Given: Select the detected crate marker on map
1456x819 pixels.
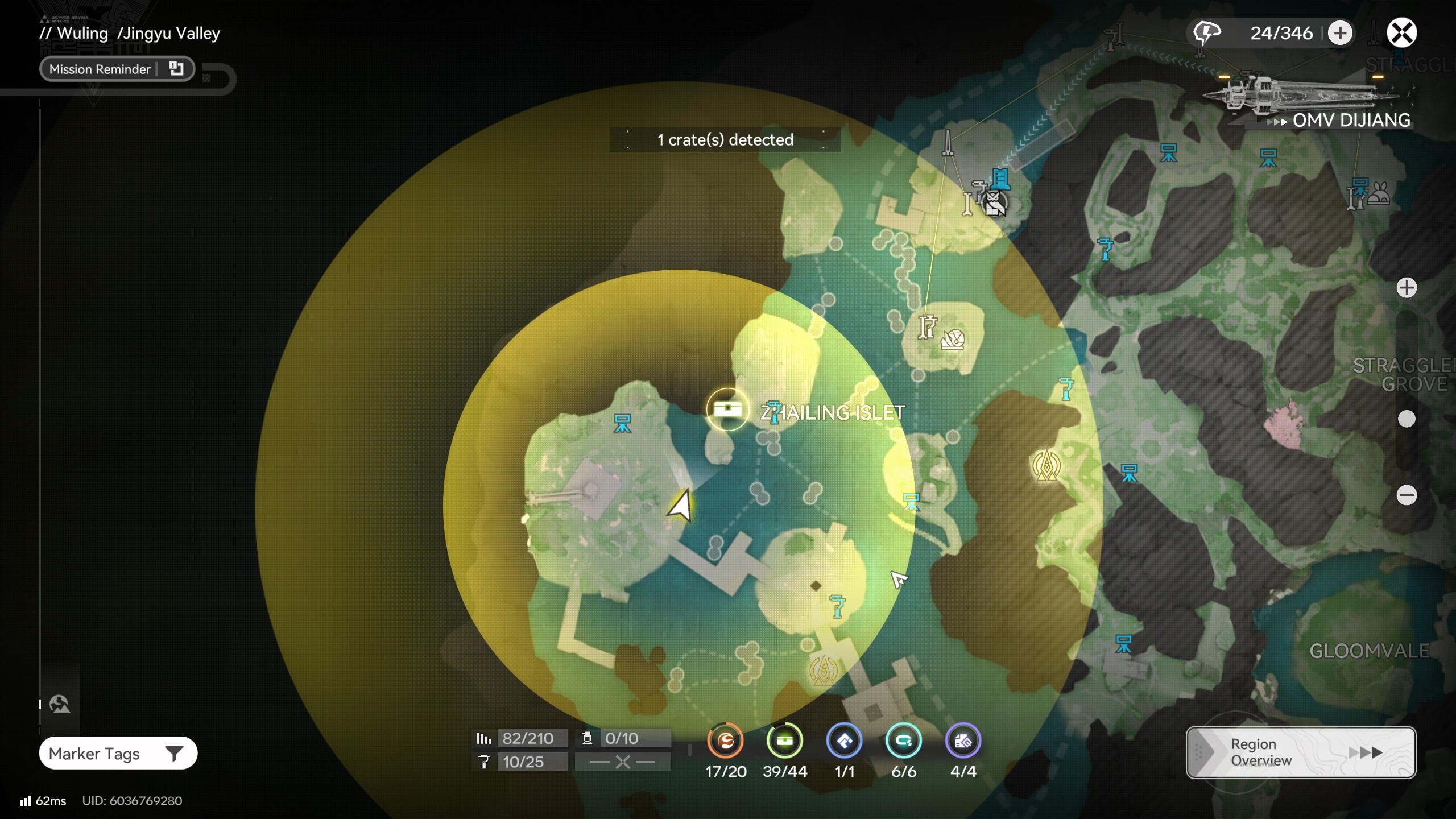Looking at the screenshot, I should pos(727,409).
